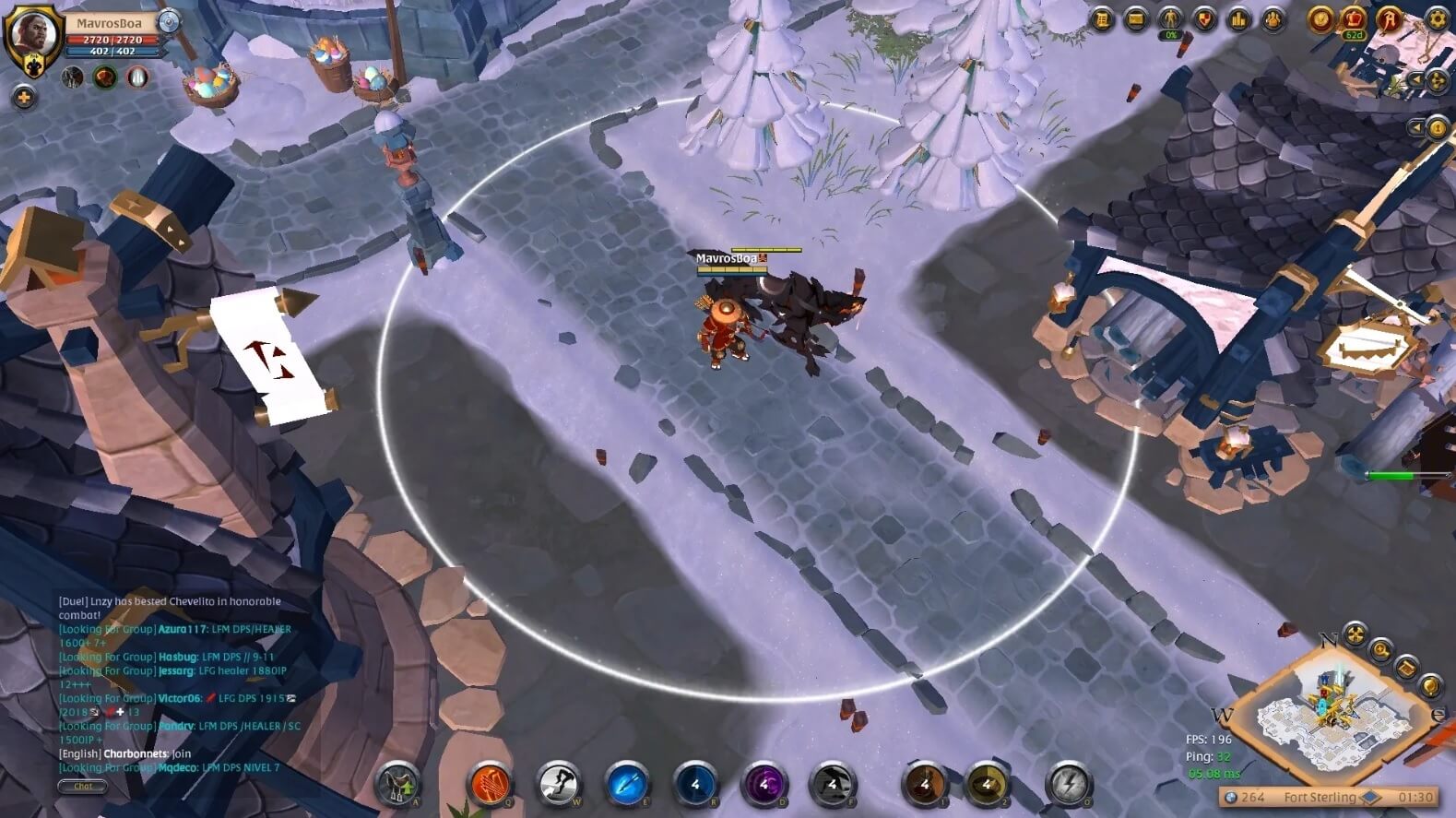Click the minimap zoom magnifier icon

[1381, 651]
